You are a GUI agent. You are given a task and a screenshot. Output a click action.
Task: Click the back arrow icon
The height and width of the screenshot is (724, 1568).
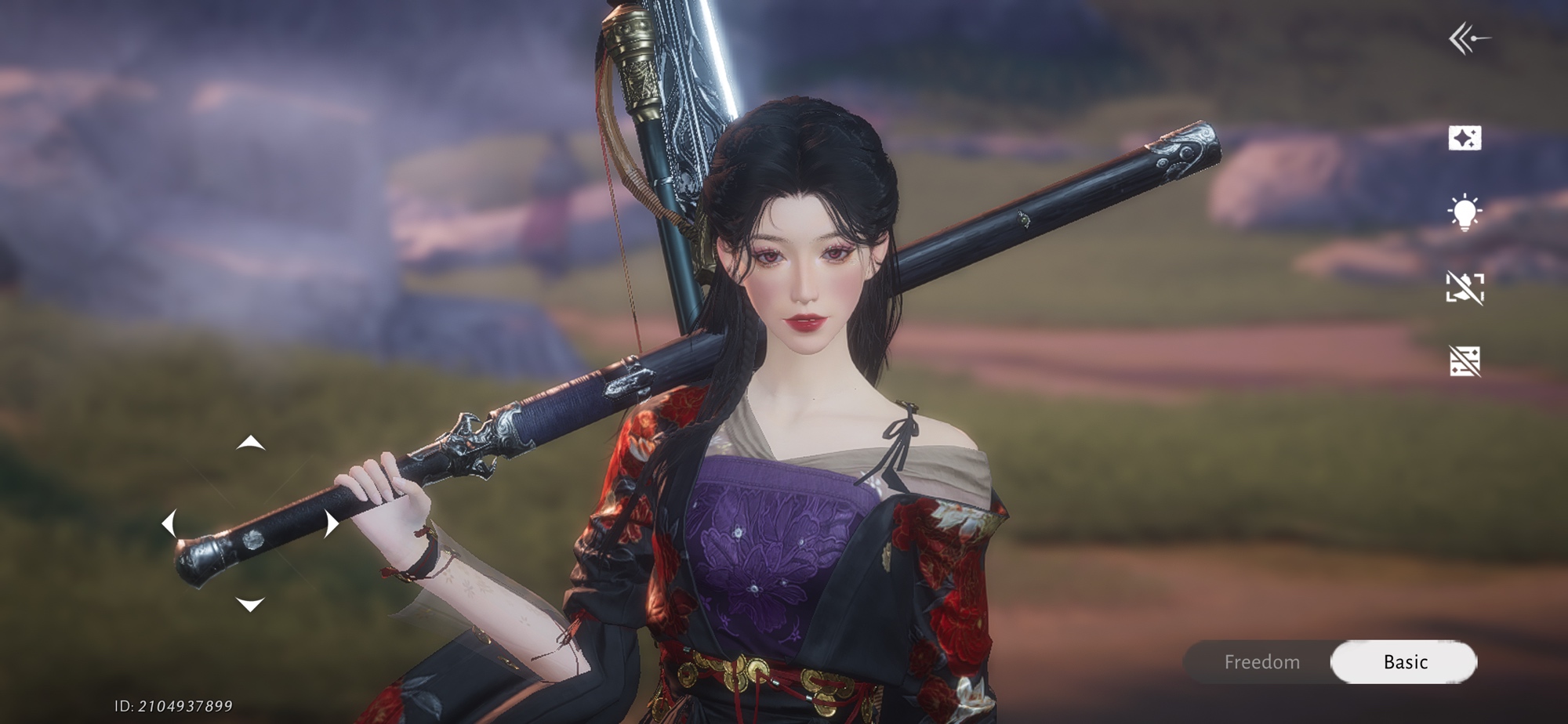pyautogui.click(x=1468, y=38)
